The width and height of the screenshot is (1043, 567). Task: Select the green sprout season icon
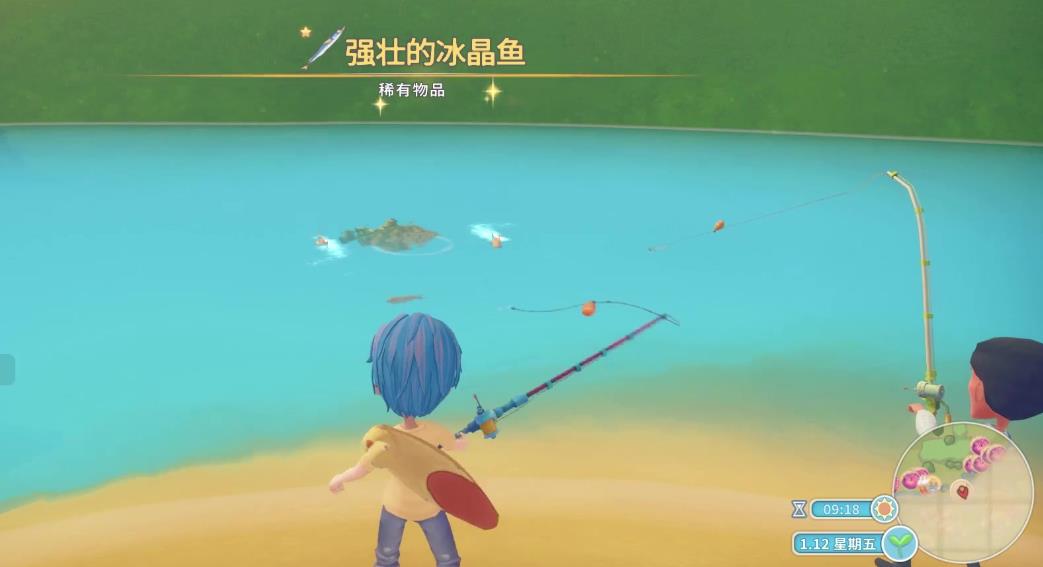[900, 543]
